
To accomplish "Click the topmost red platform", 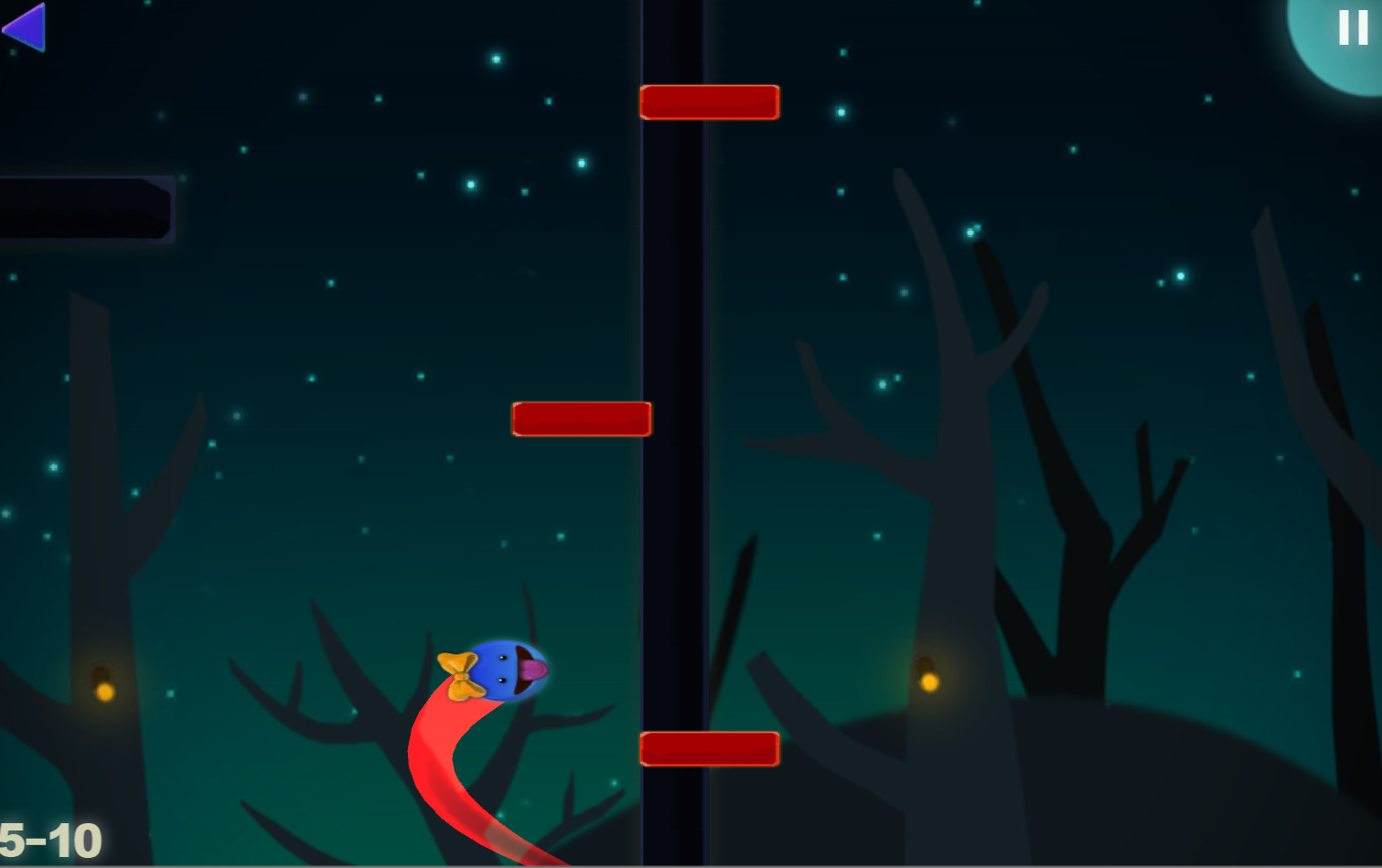I will click(x=710, y=102).
